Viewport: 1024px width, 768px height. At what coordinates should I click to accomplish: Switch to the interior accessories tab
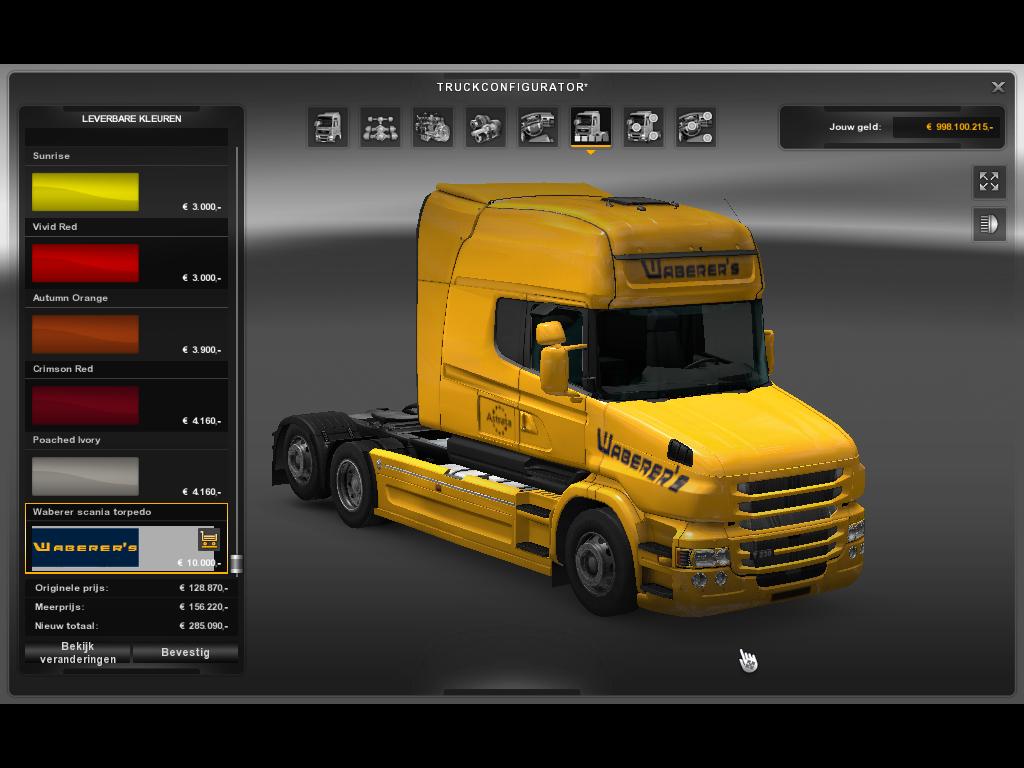[x=695, y=127]
